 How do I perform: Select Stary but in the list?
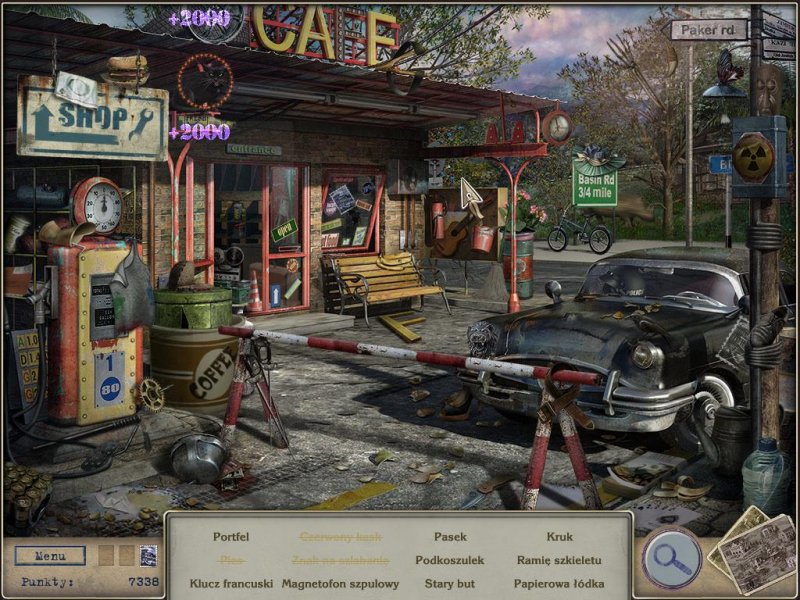click(450, 583)
